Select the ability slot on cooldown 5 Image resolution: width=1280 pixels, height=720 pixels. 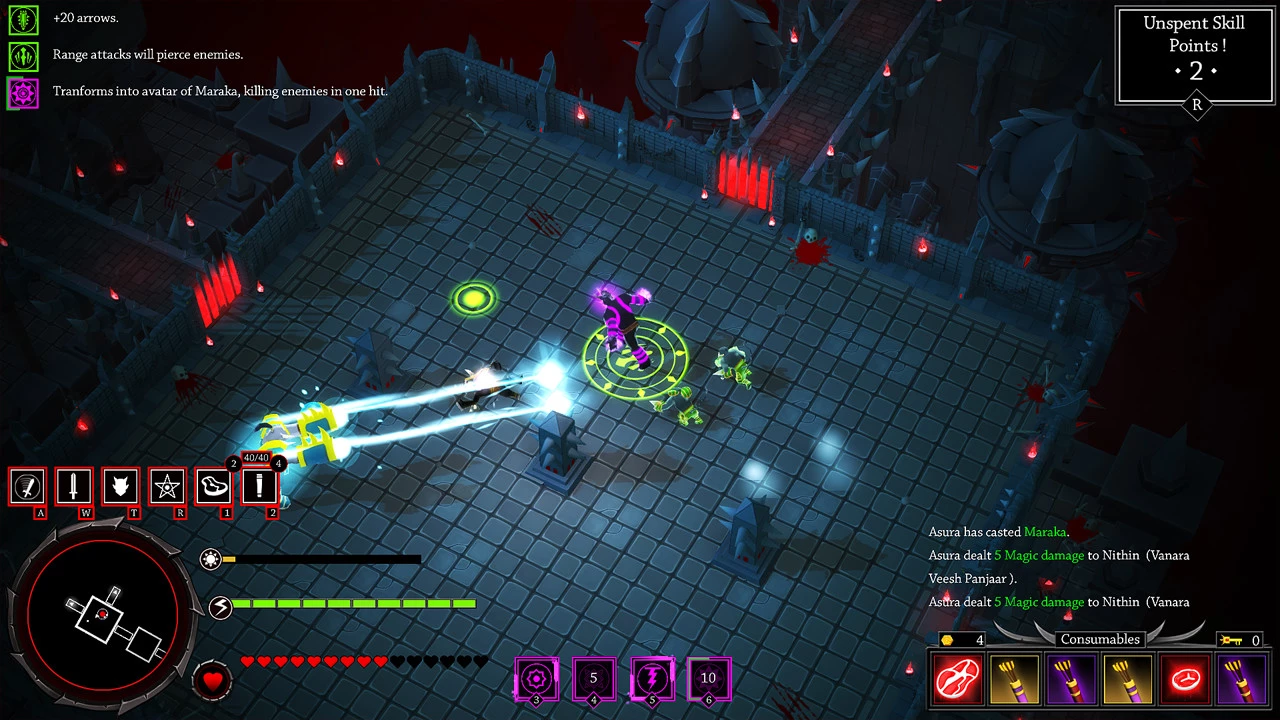(x=593, y=678)
